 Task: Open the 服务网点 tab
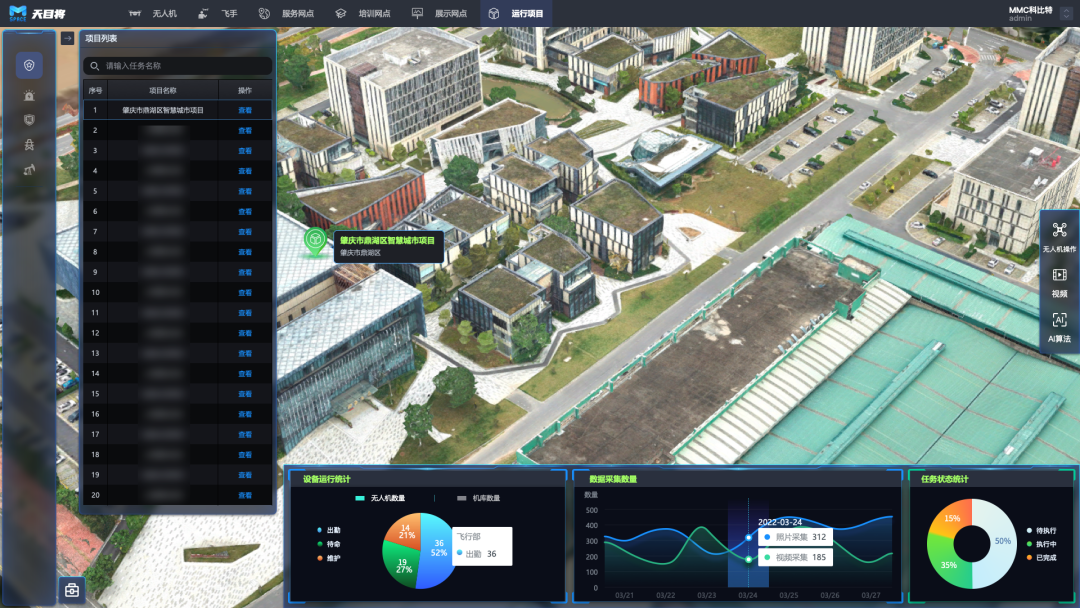pos(286,14)
